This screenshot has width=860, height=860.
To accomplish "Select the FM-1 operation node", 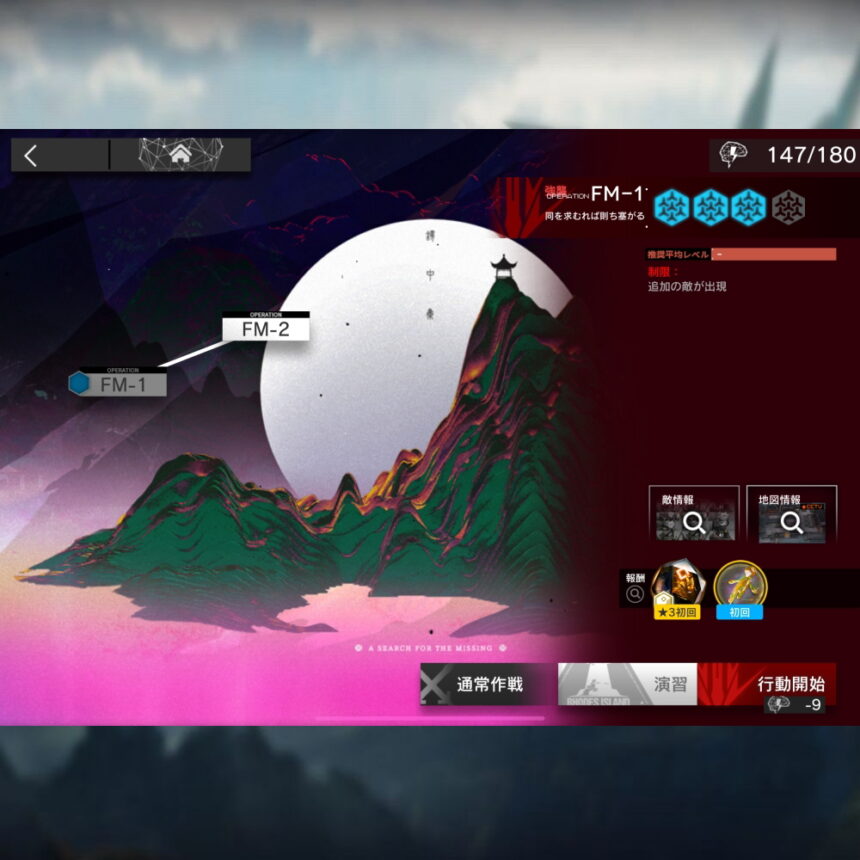I will pos(122,384).
